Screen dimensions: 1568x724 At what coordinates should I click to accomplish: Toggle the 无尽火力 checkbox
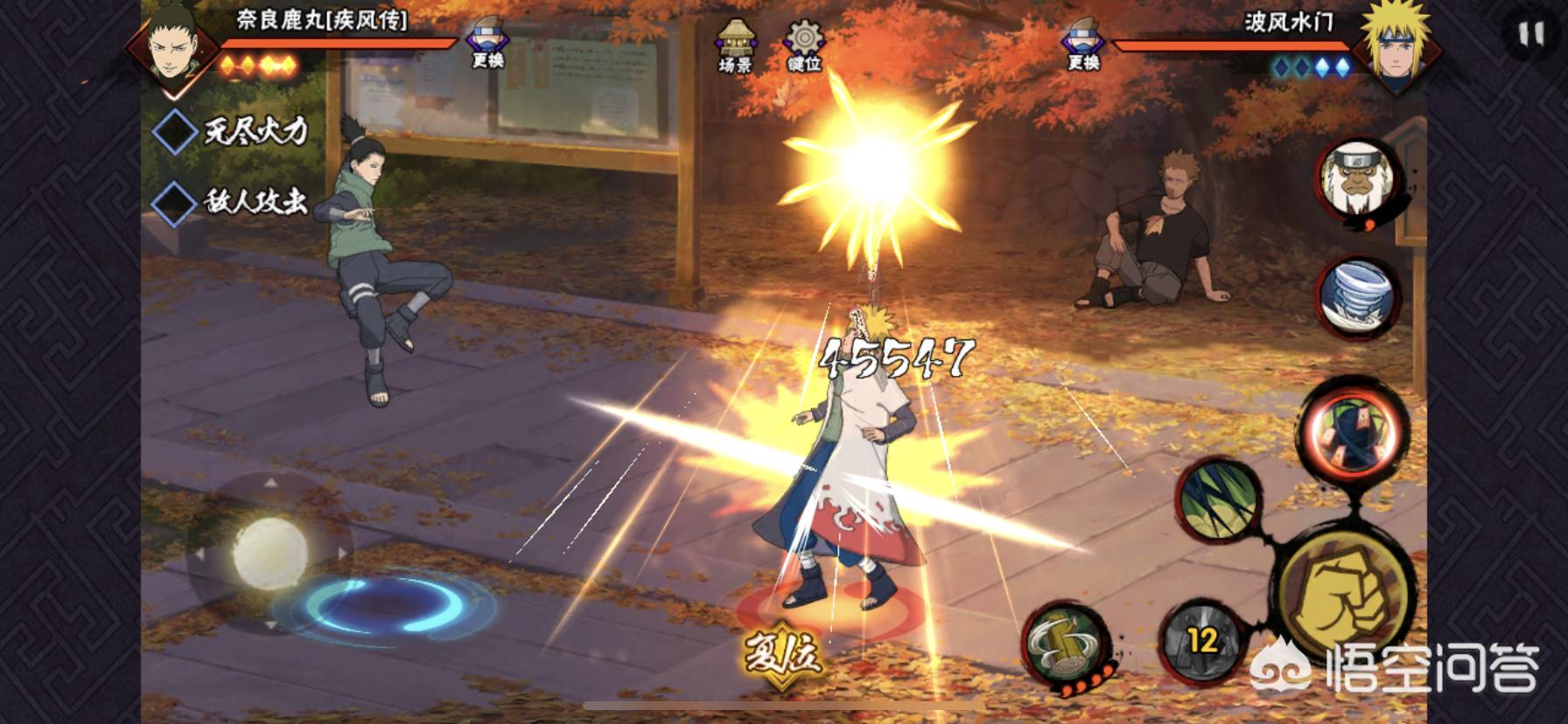click(175, 132)
